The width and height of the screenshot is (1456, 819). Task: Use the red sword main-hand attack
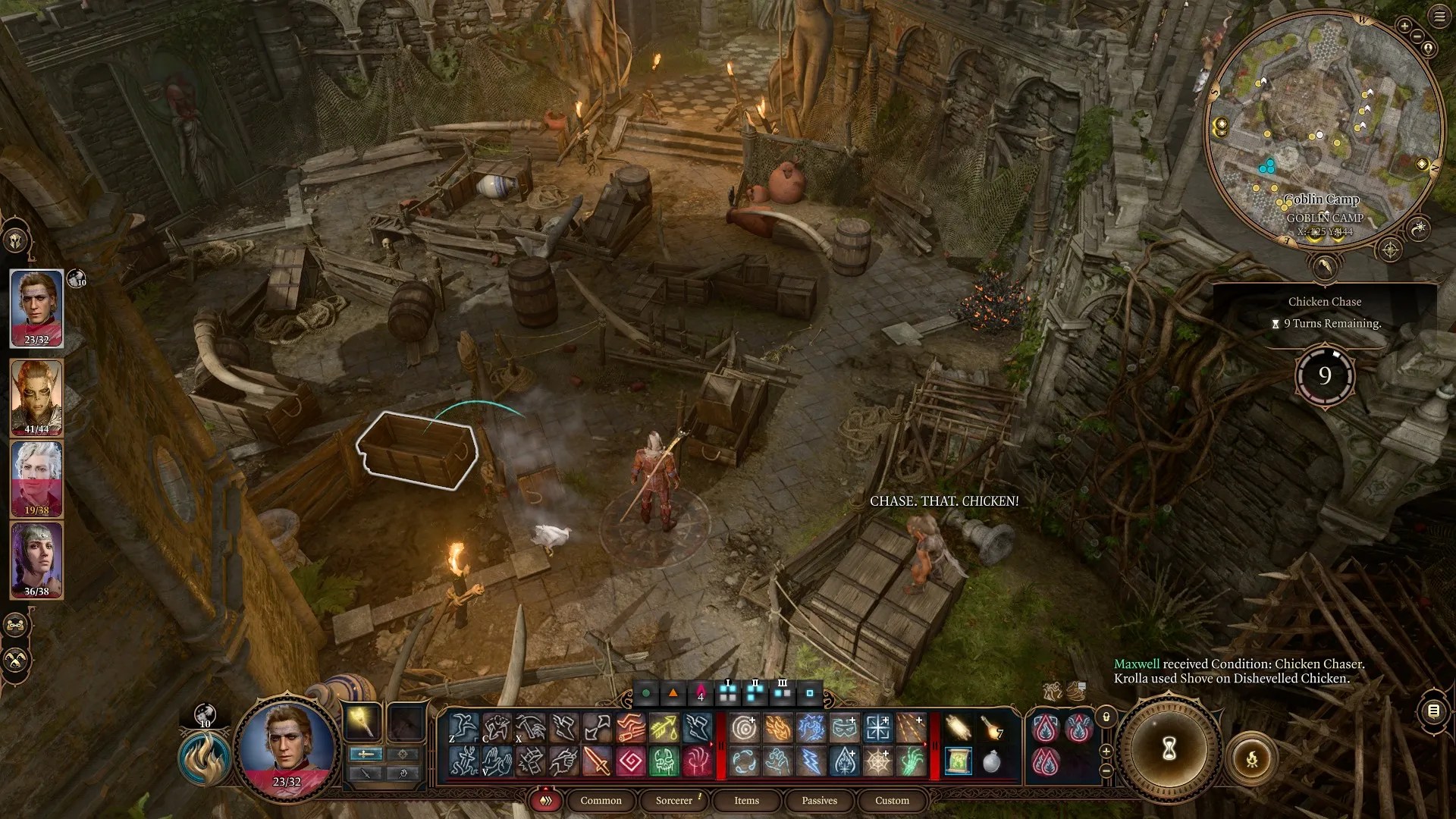tap(598, 761)
